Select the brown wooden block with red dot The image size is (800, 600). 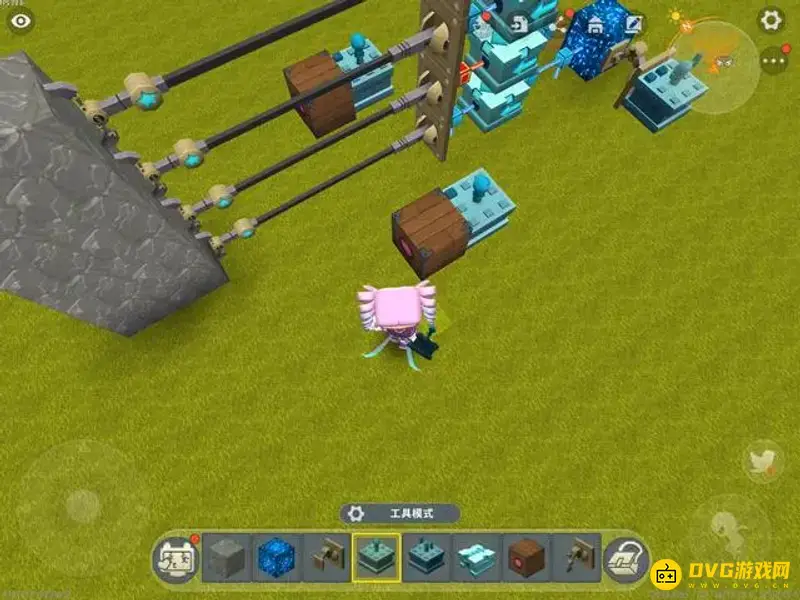click(526, 557)
